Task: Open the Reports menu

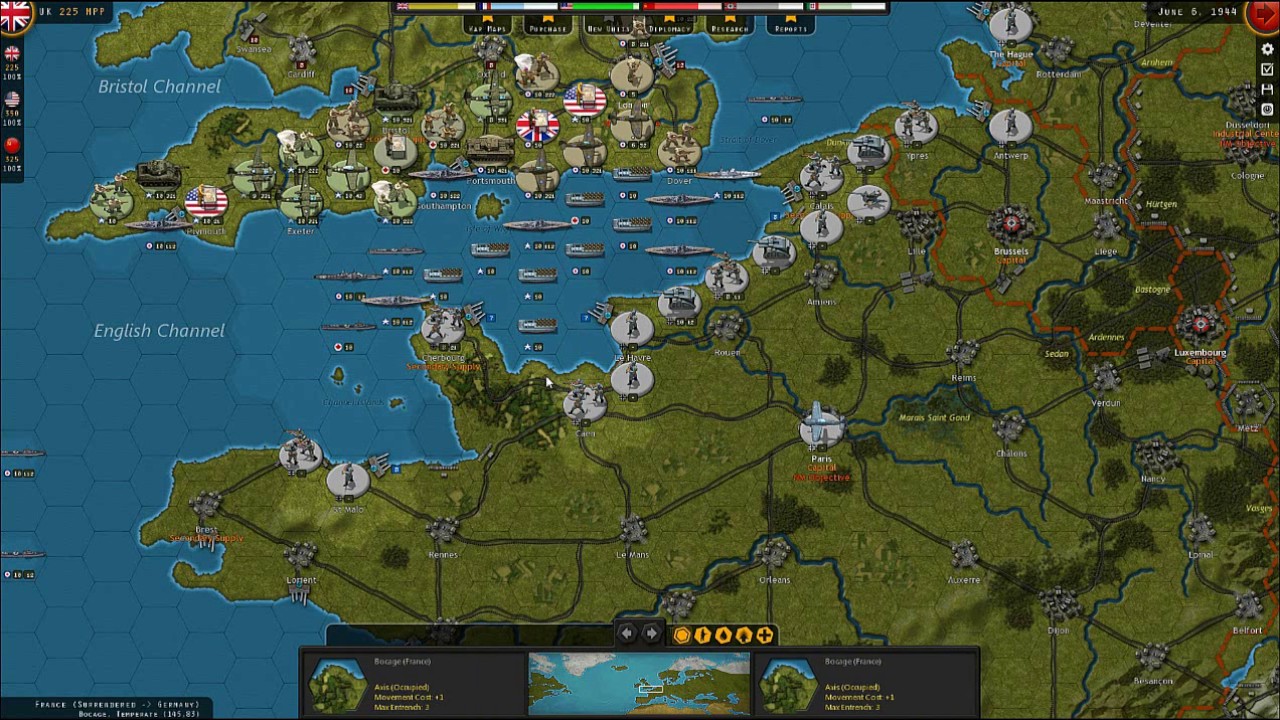Action: [790, 23]
